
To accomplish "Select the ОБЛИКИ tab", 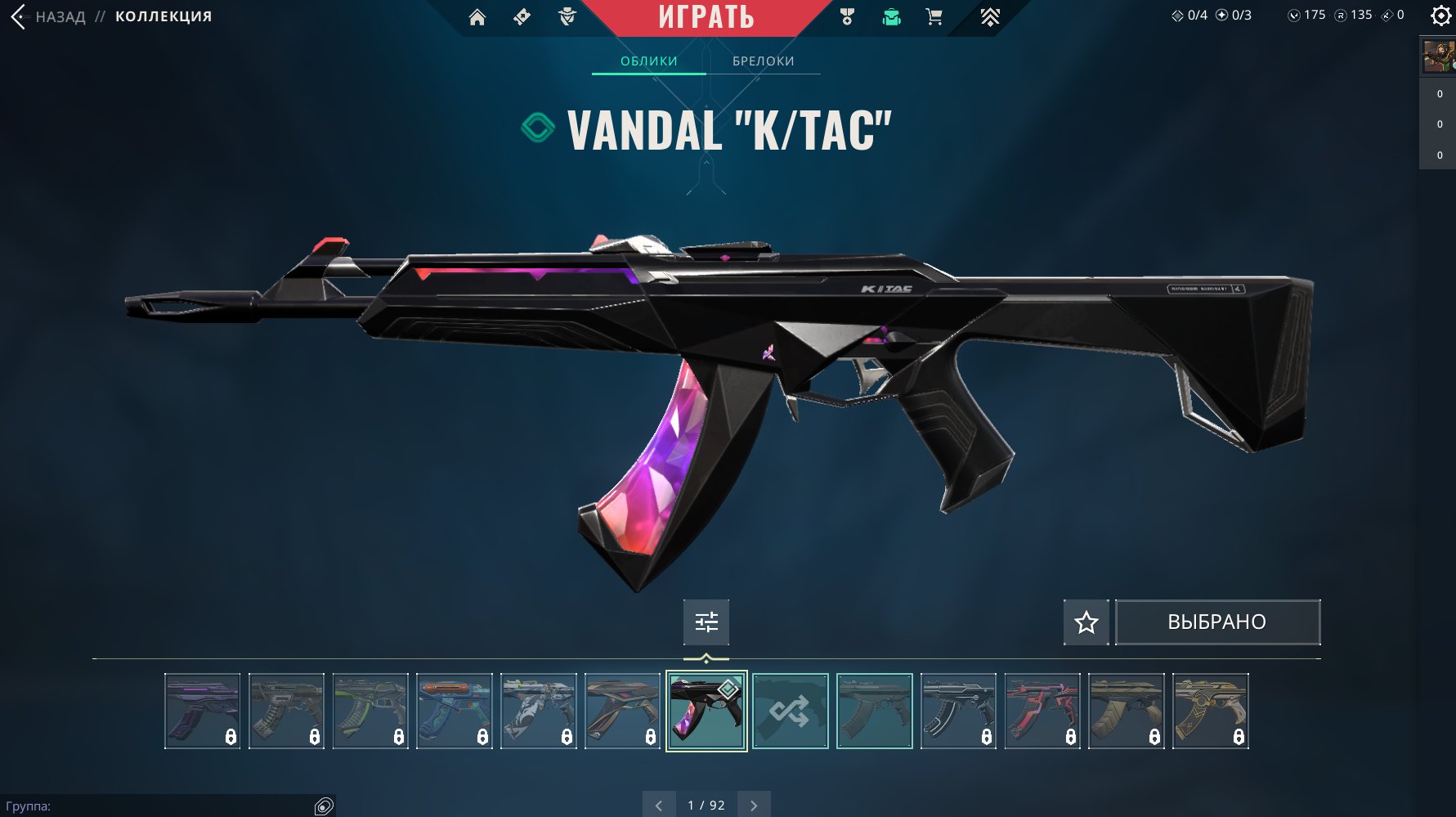I will [648, 61].
